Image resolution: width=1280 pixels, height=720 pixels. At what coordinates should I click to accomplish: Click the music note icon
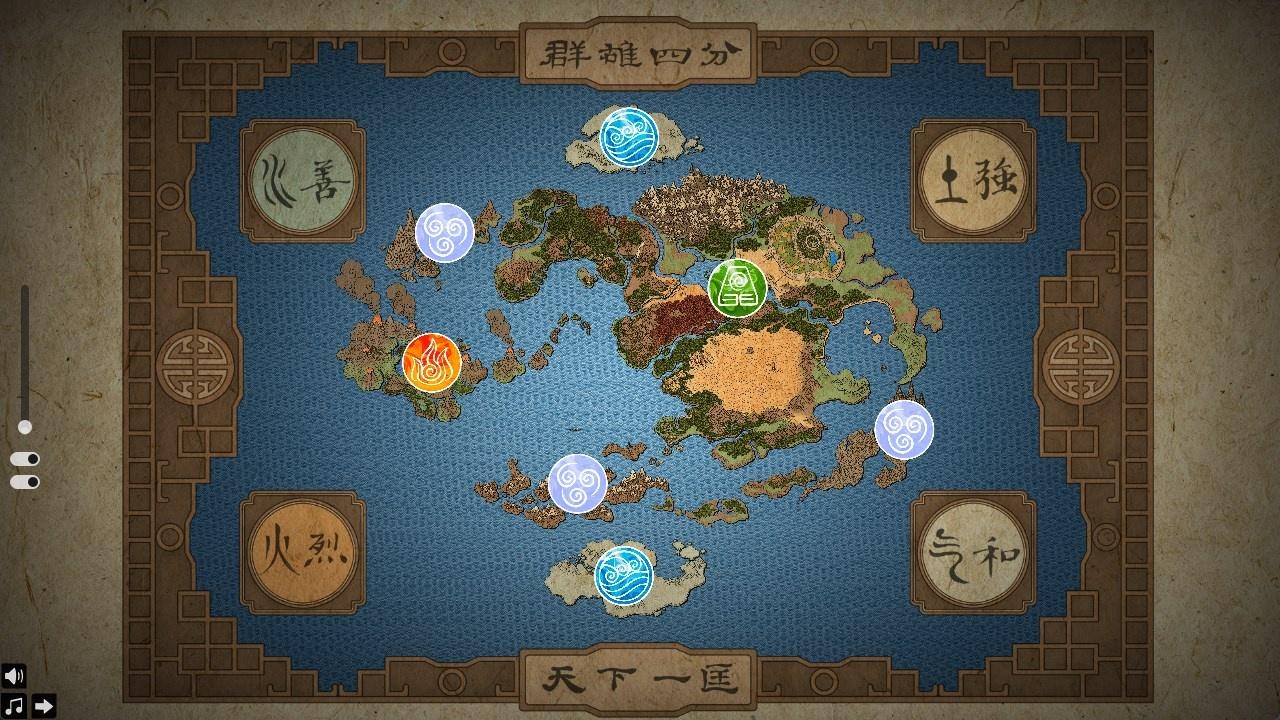[x=12, y=705]
